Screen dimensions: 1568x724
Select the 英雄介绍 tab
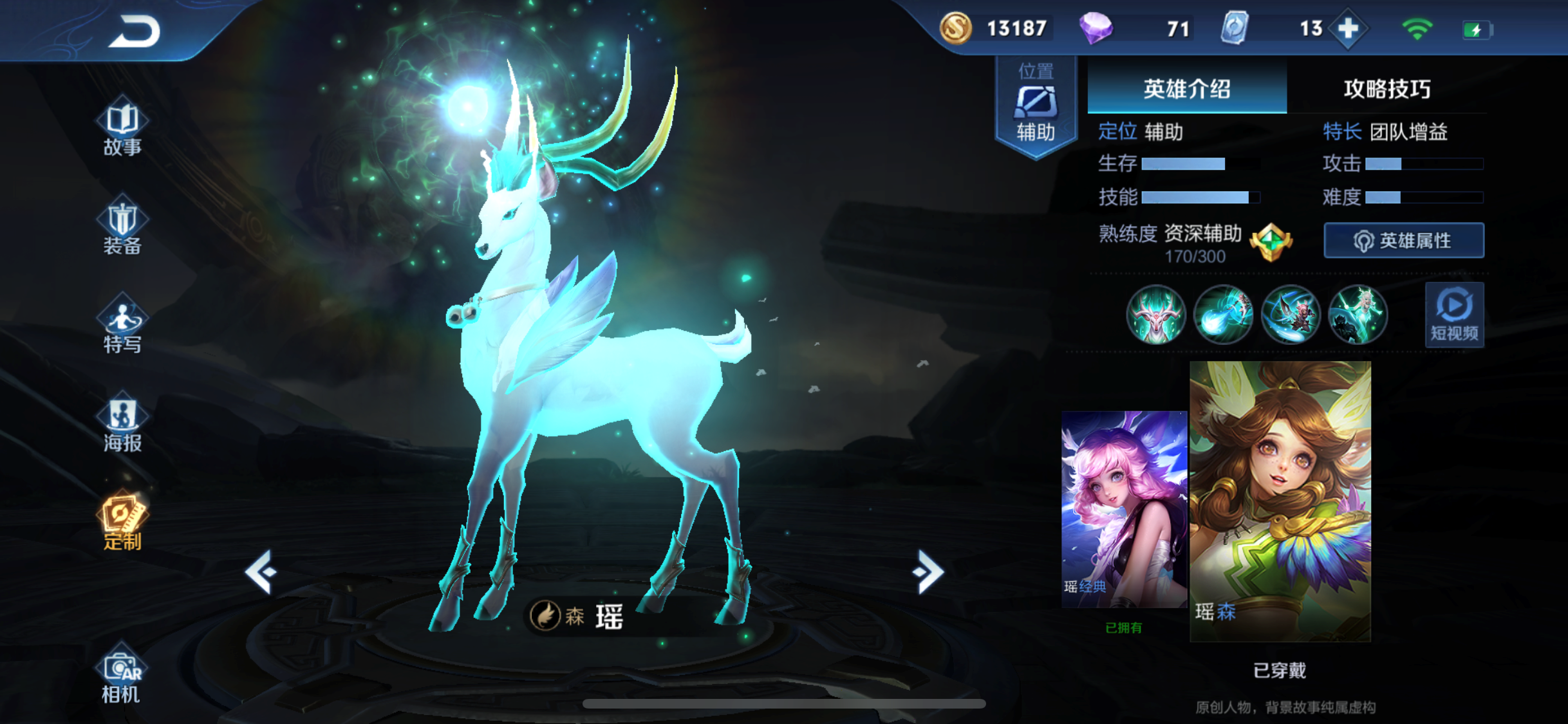click(x=1186, y=89)
